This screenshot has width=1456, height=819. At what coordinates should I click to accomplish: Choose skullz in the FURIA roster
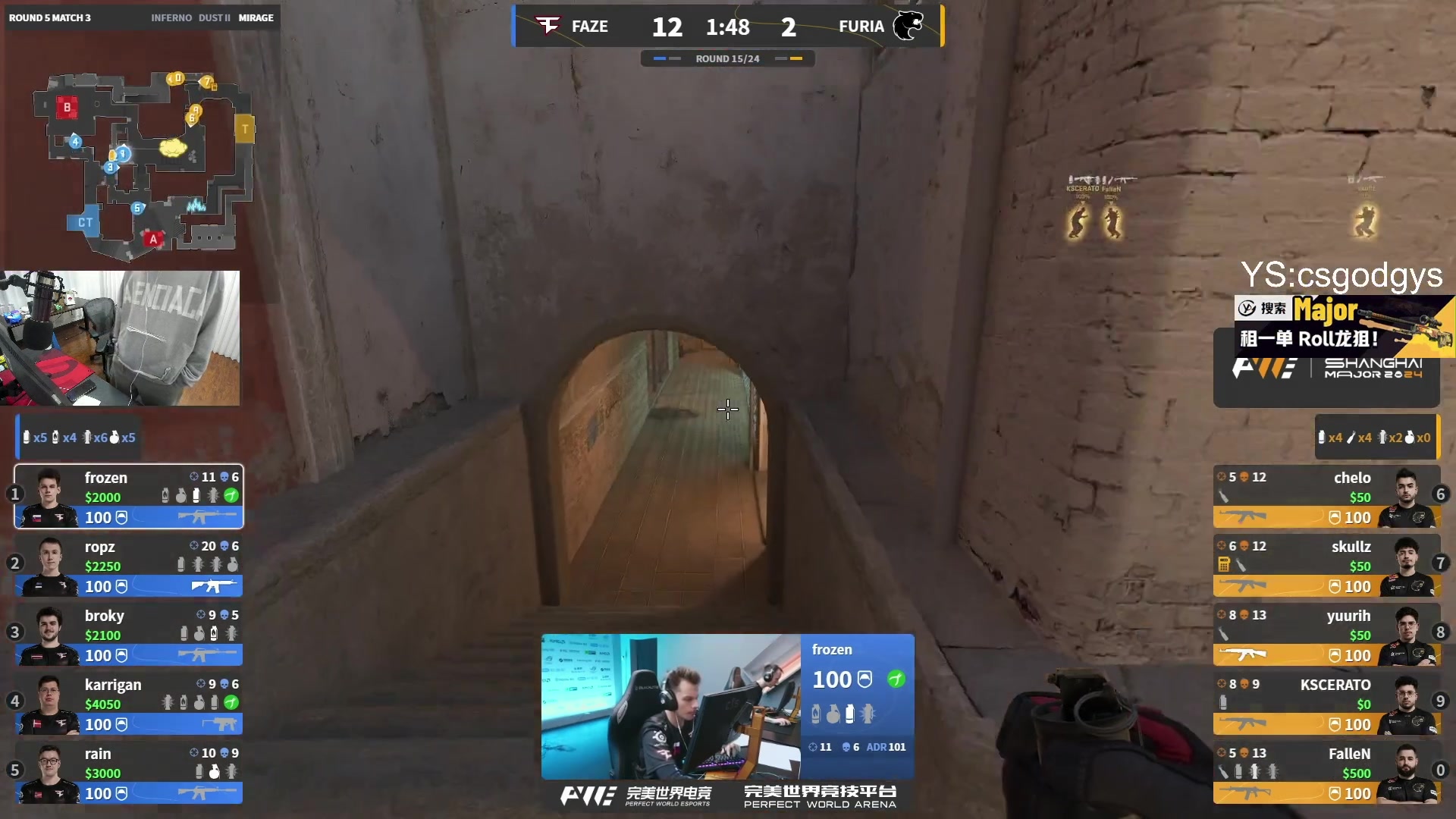pyautogui.click(x=1326, y=566)
